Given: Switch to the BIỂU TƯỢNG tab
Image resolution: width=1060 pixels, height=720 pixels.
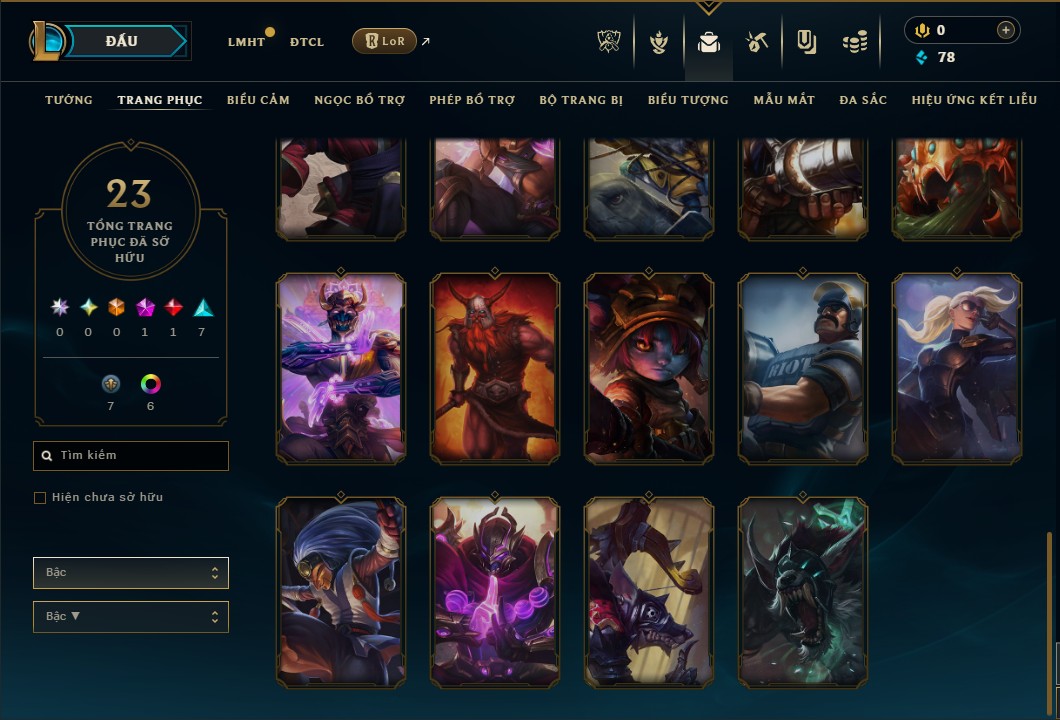Looking at the screenshot, I should point(688,100).
